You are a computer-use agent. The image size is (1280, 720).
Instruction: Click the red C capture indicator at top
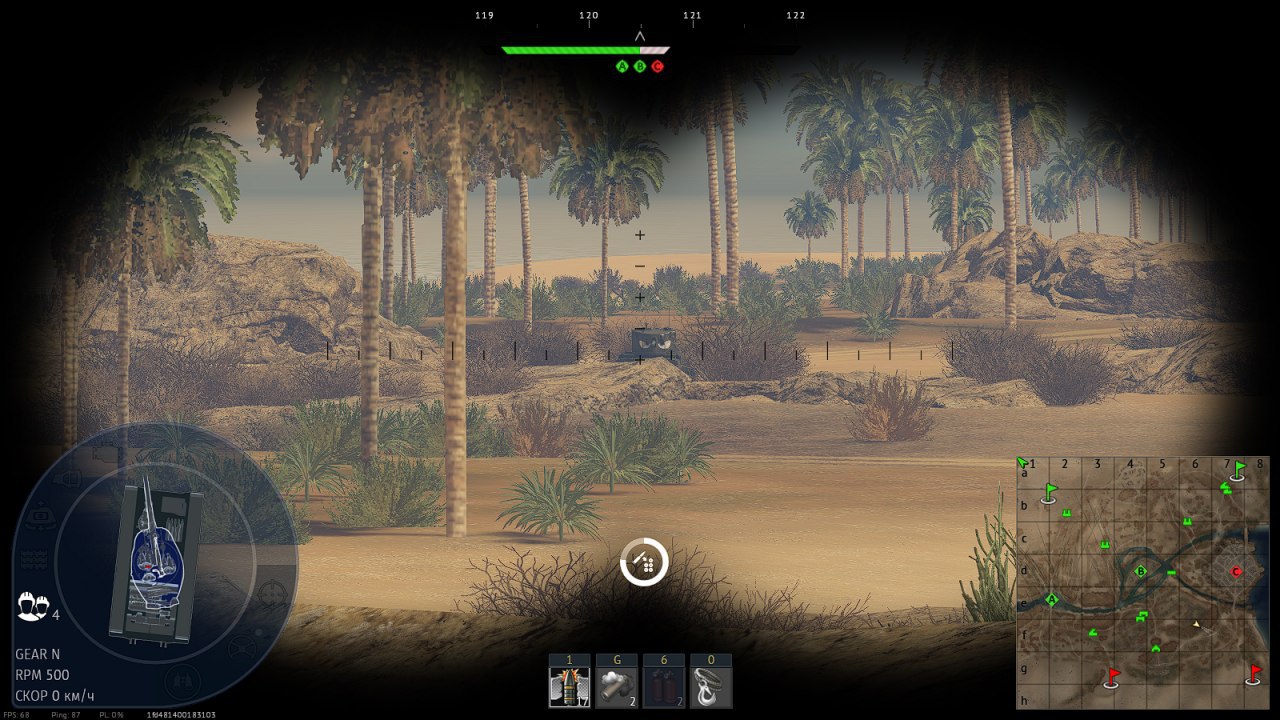coord(657,67)
